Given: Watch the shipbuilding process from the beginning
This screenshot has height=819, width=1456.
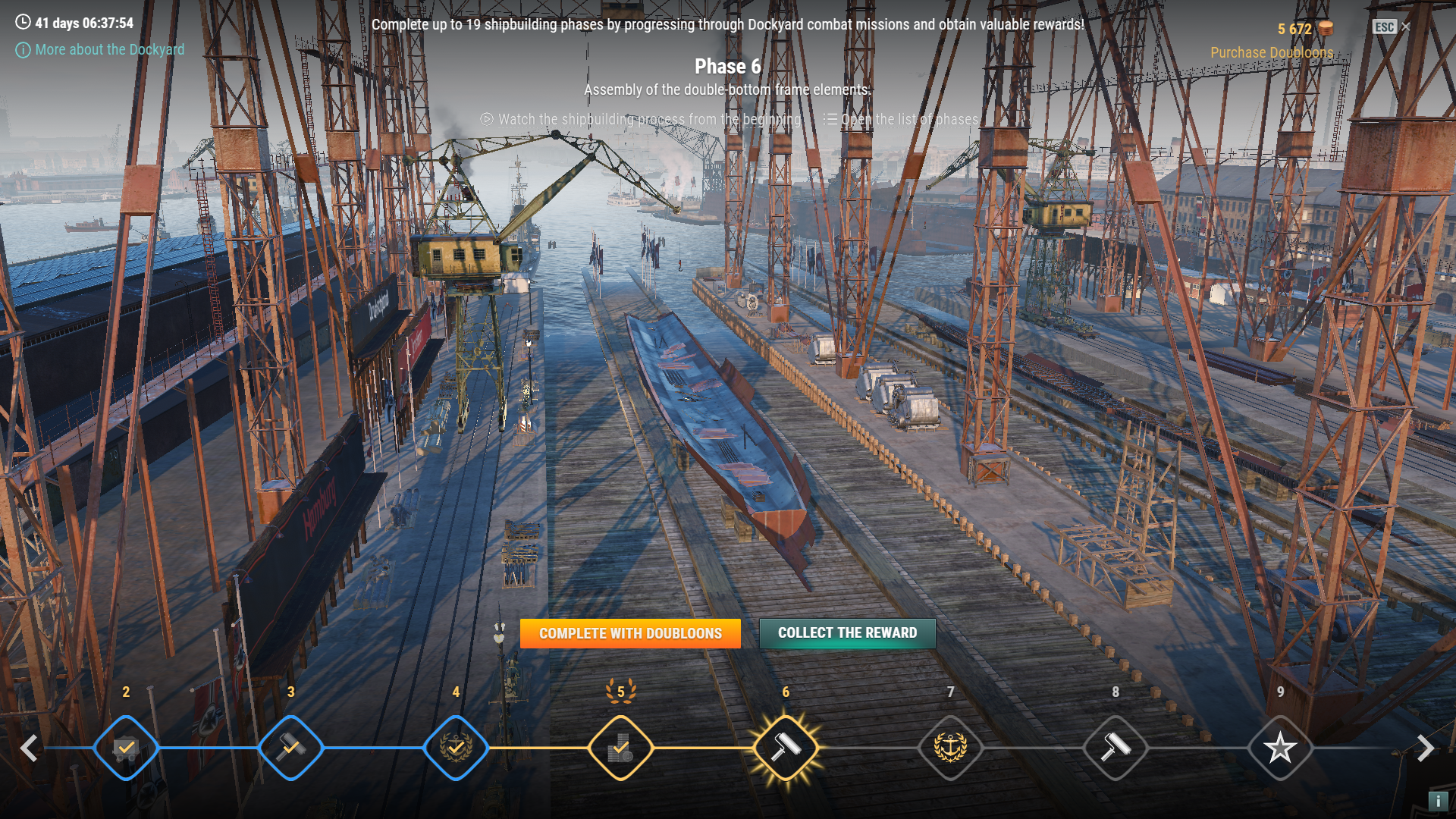Looking at the screenshot, I should tap(641, 119).
